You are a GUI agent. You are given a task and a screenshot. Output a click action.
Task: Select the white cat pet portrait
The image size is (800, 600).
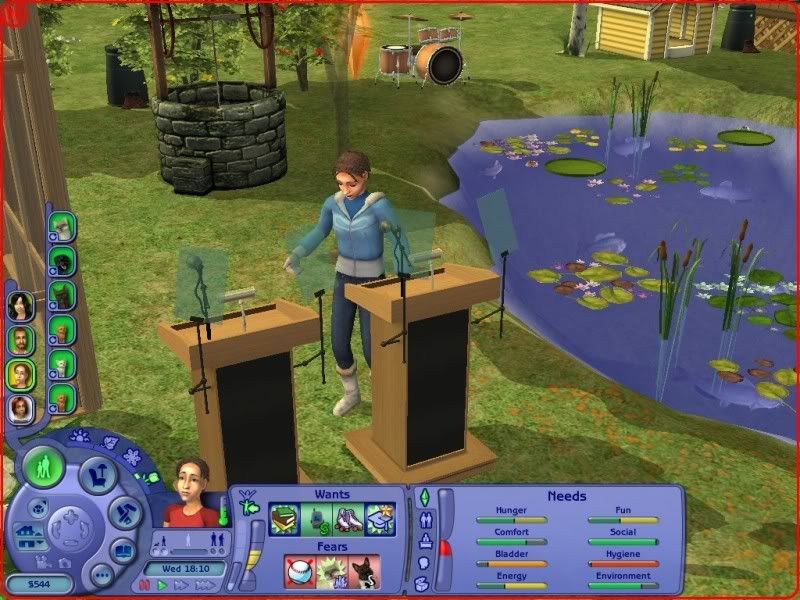[x=62, y=228]
